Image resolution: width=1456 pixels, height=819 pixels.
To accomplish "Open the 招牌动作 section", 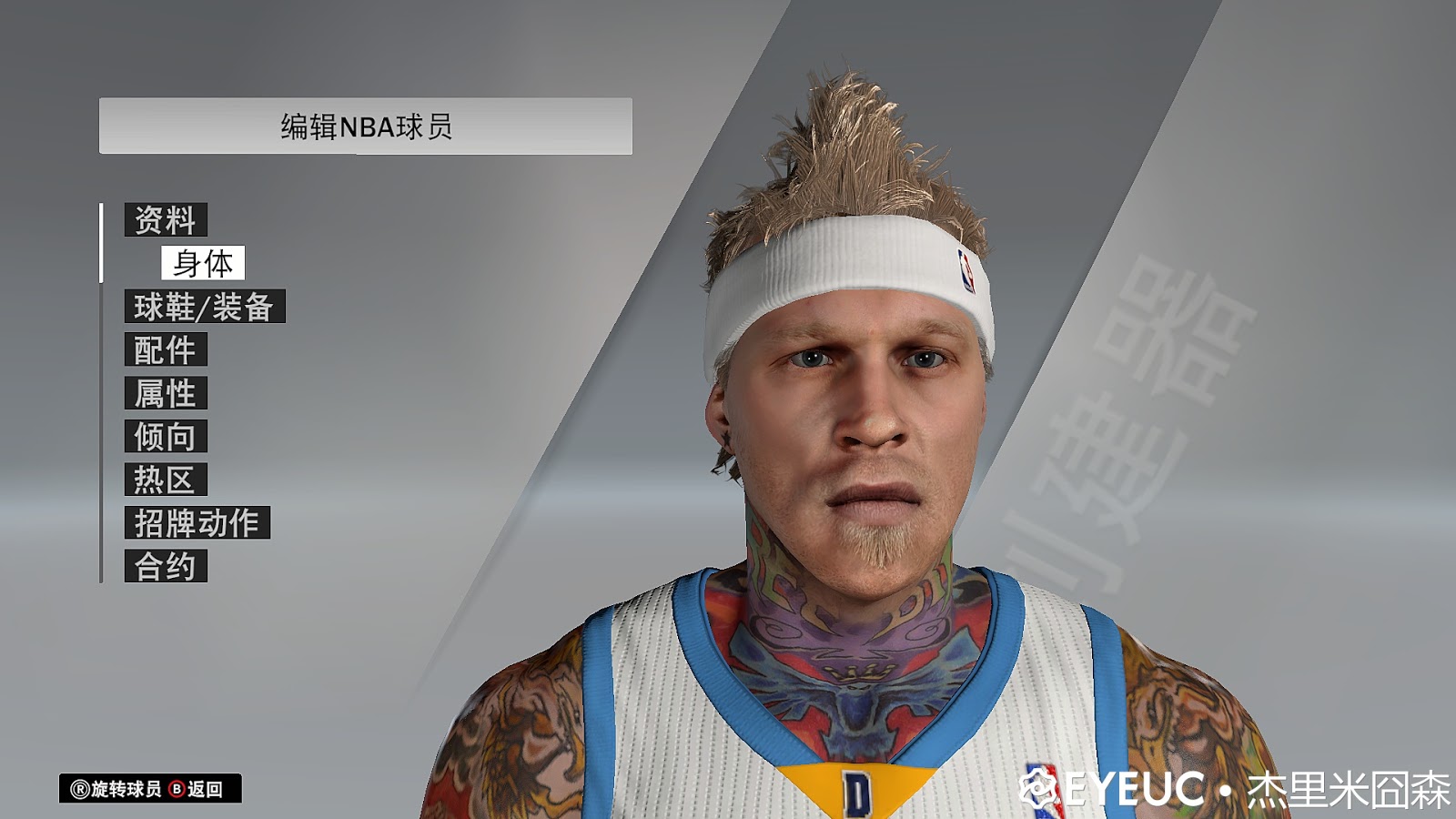I will click(196, 522).
